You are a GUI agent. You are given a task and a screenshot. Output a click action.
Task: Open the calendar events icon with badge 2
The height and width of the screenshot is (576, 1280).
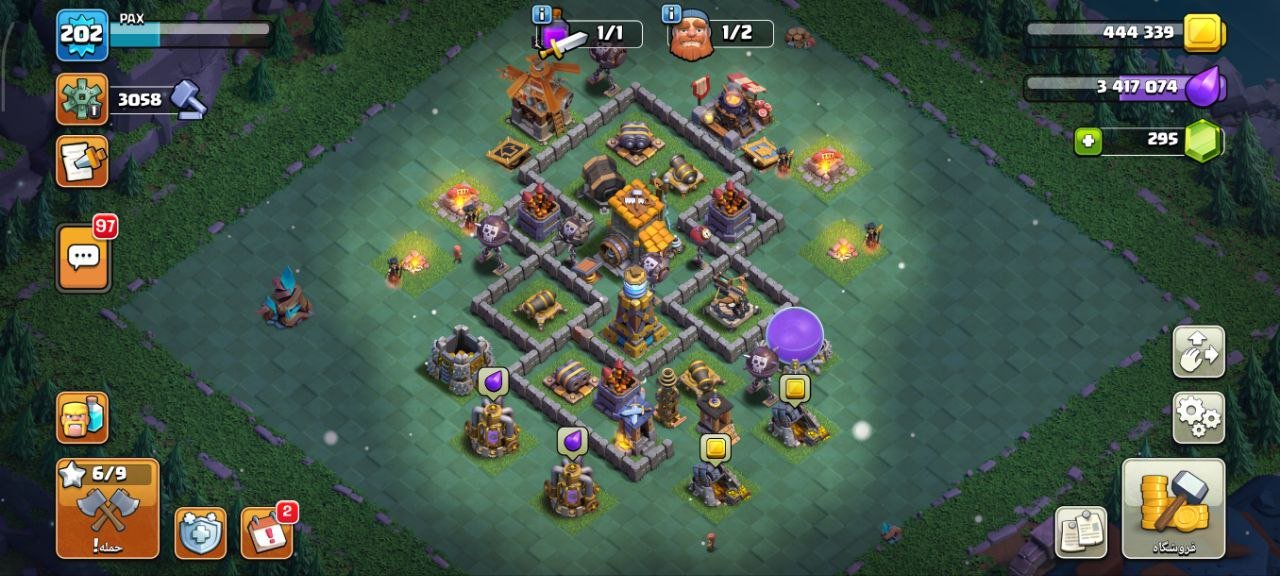coord(266,533)
